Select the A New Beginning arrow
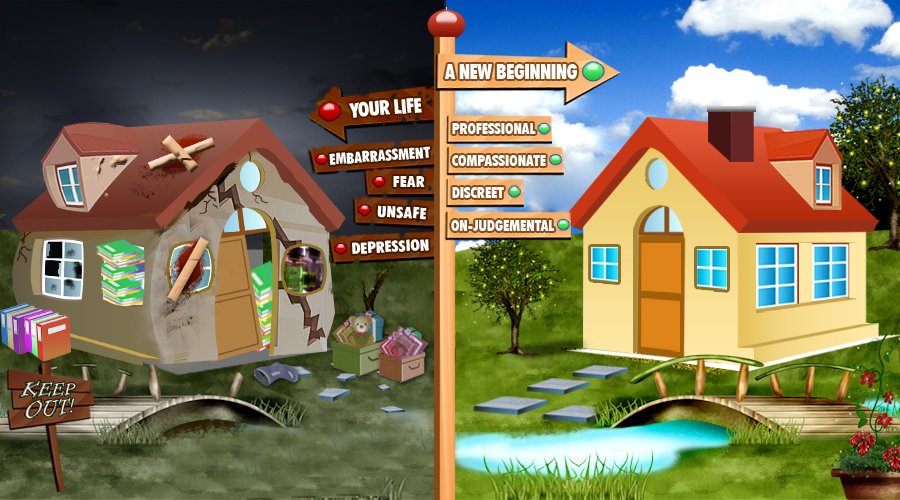Viewport: 900px width, 500px height. 523,72
